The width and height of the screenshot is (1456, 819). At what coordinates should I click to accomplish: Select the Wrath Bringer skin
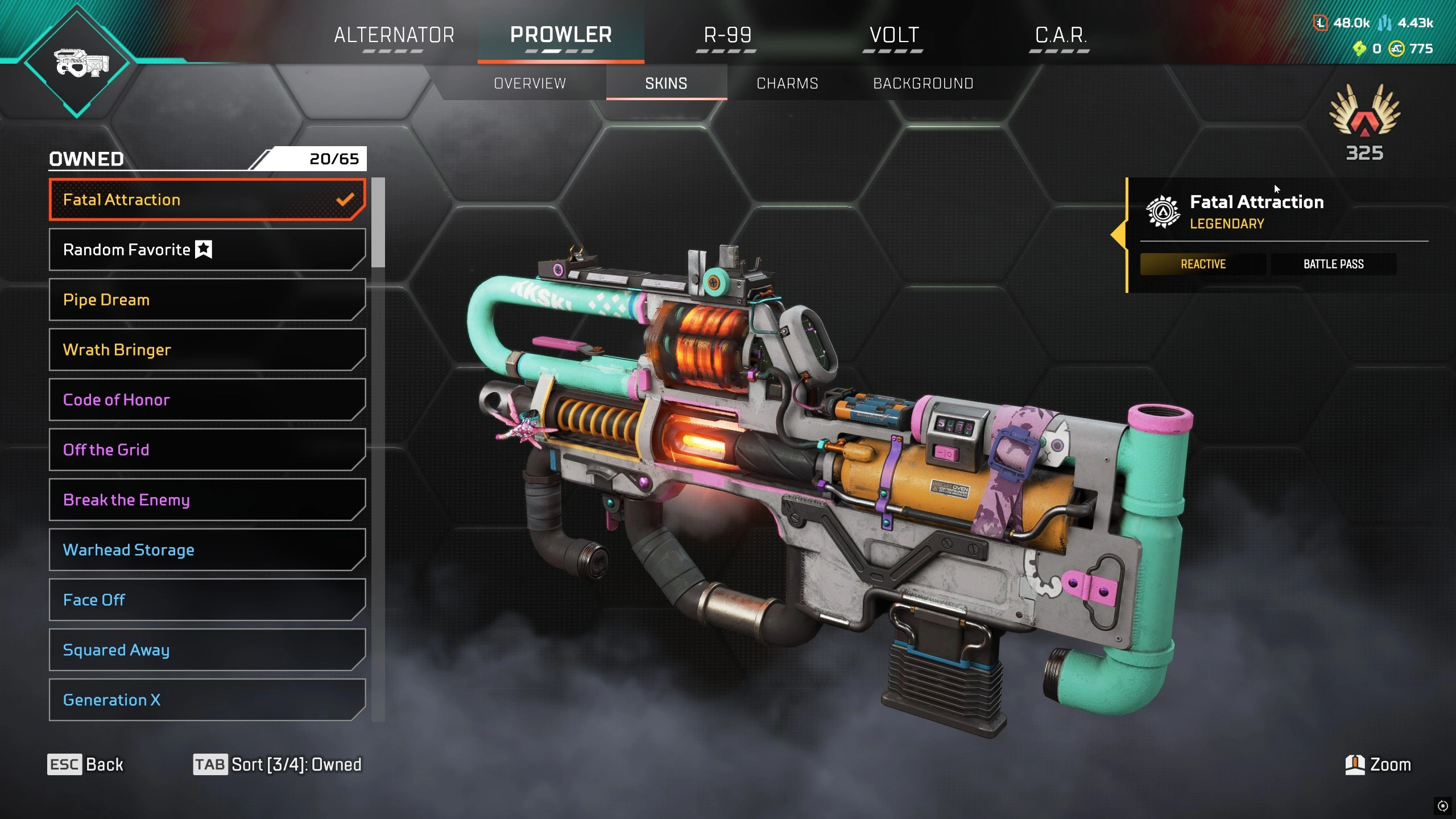(x=207, y=350)
